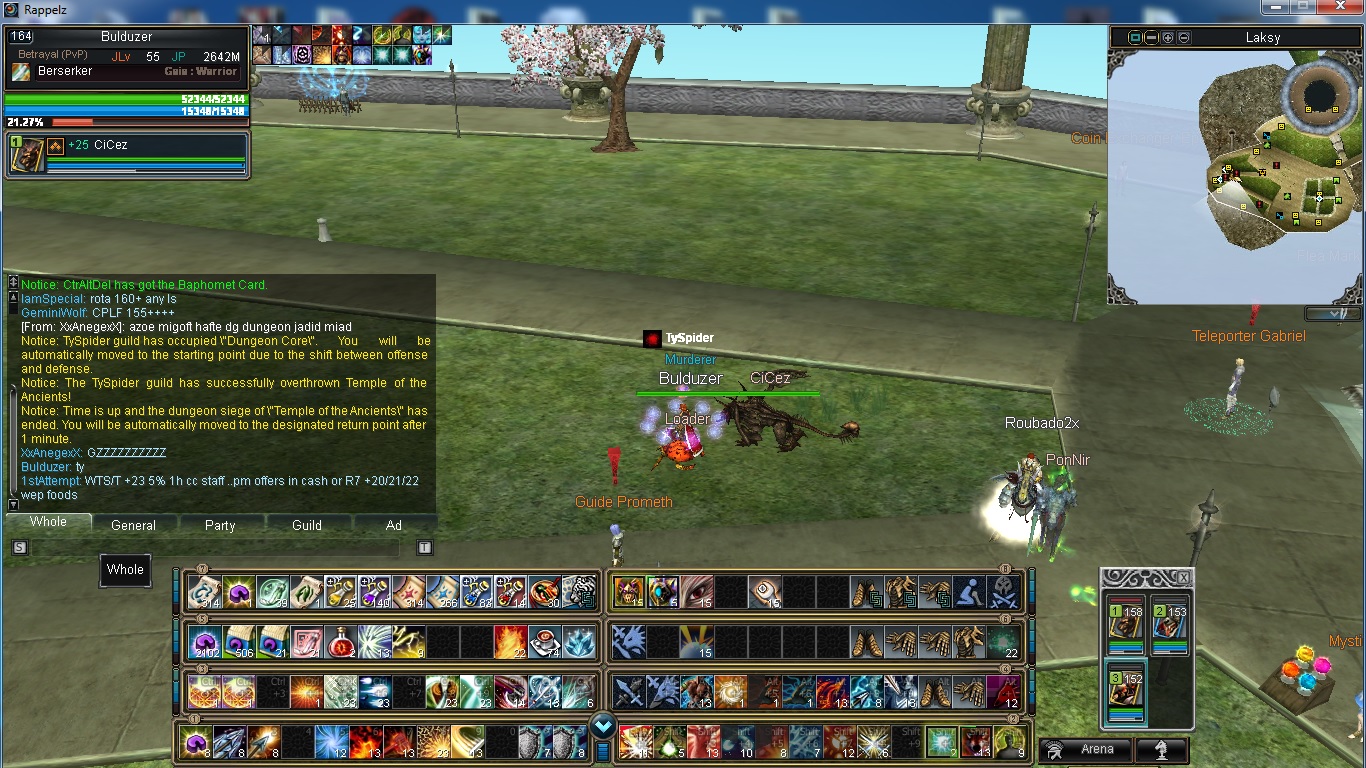Open the Arena button
Screen dimensions: 1366x768
pos(1088,749)
